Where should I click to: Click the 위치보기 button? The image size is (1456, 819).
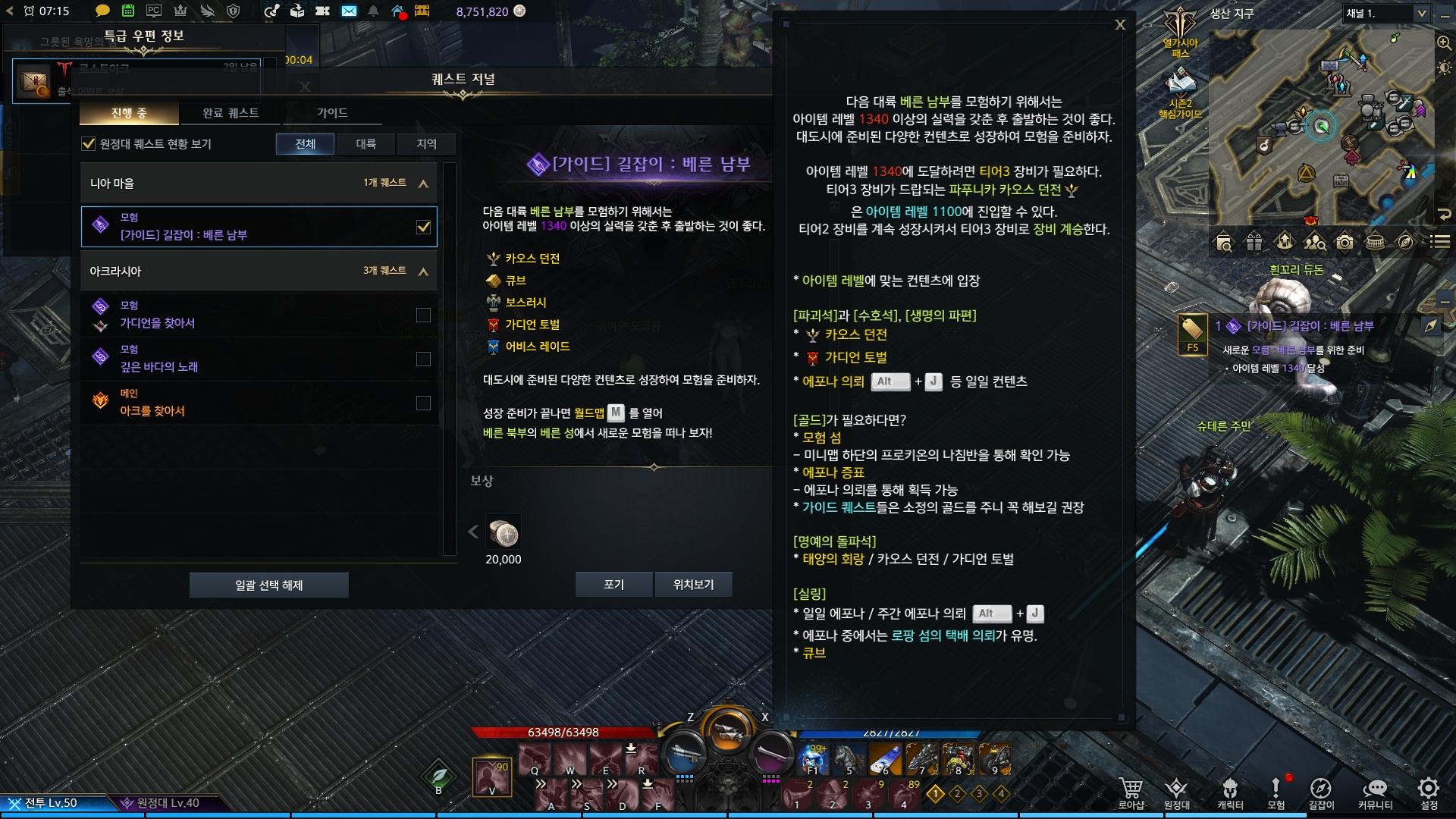693,585
